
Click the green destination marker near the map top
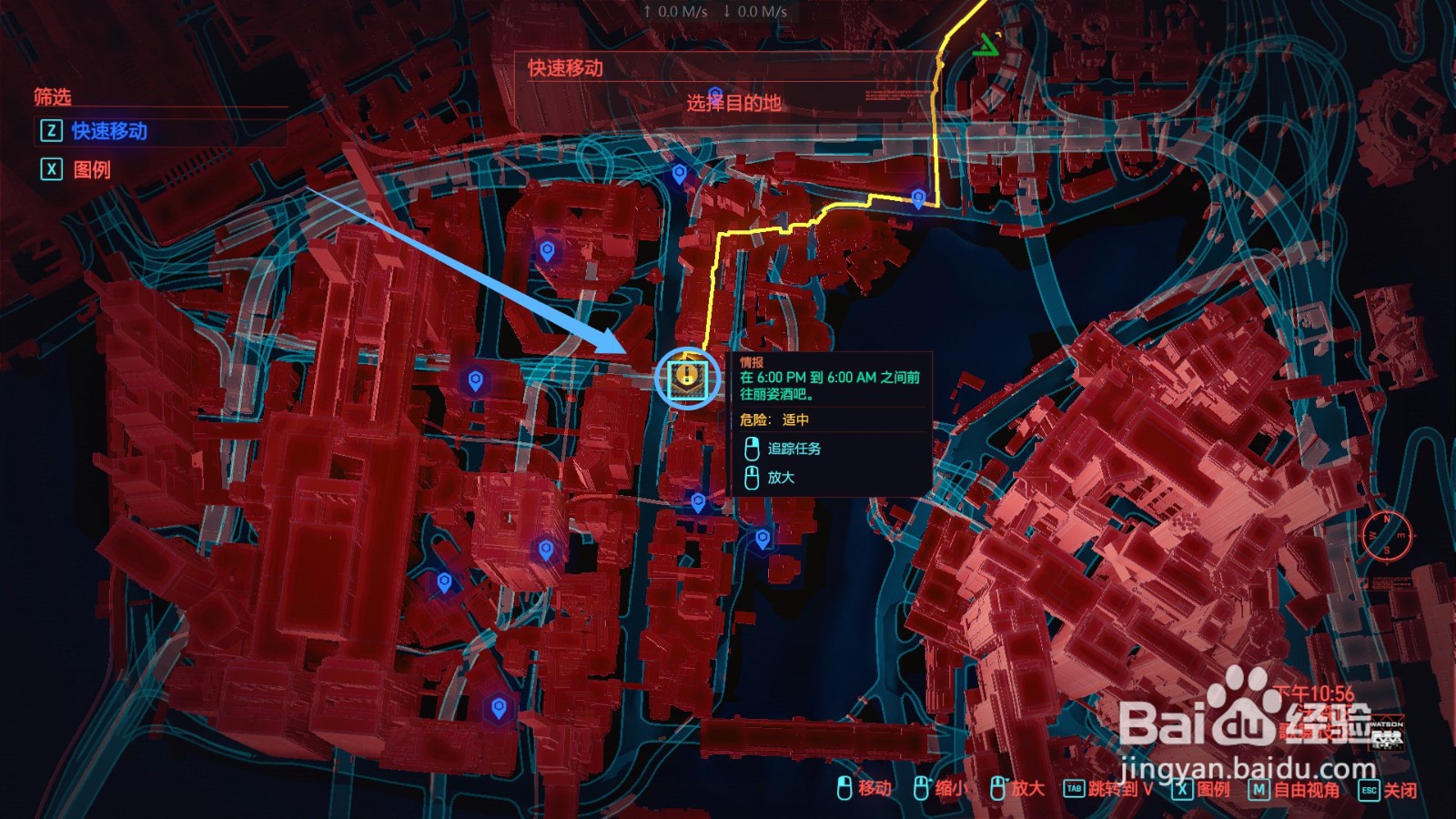pyautogui.click(x=987, y=44)
